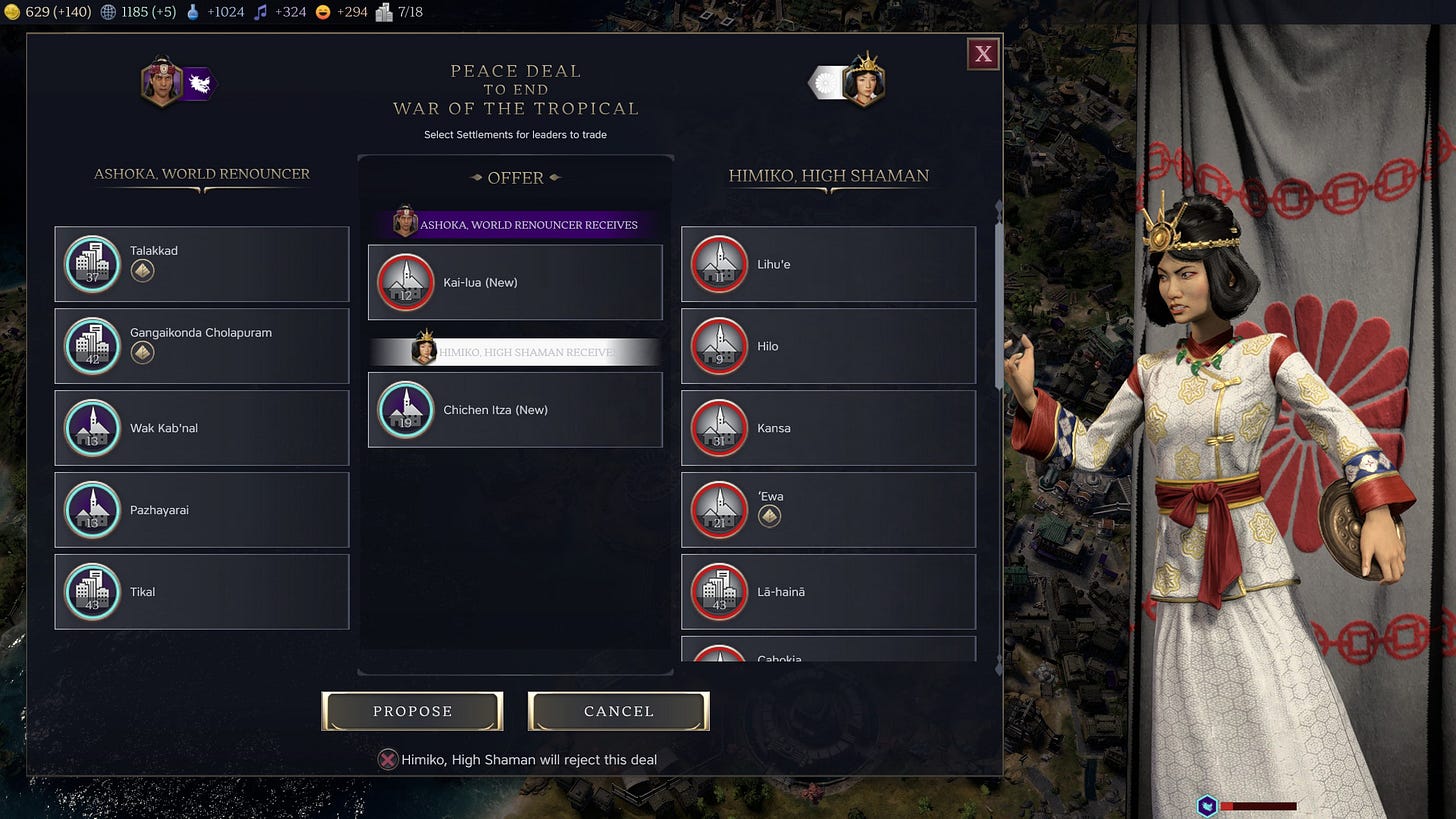Choose the Hilo settlement
The width and height of the screenshot is (1456, 819).
[828, 346]
